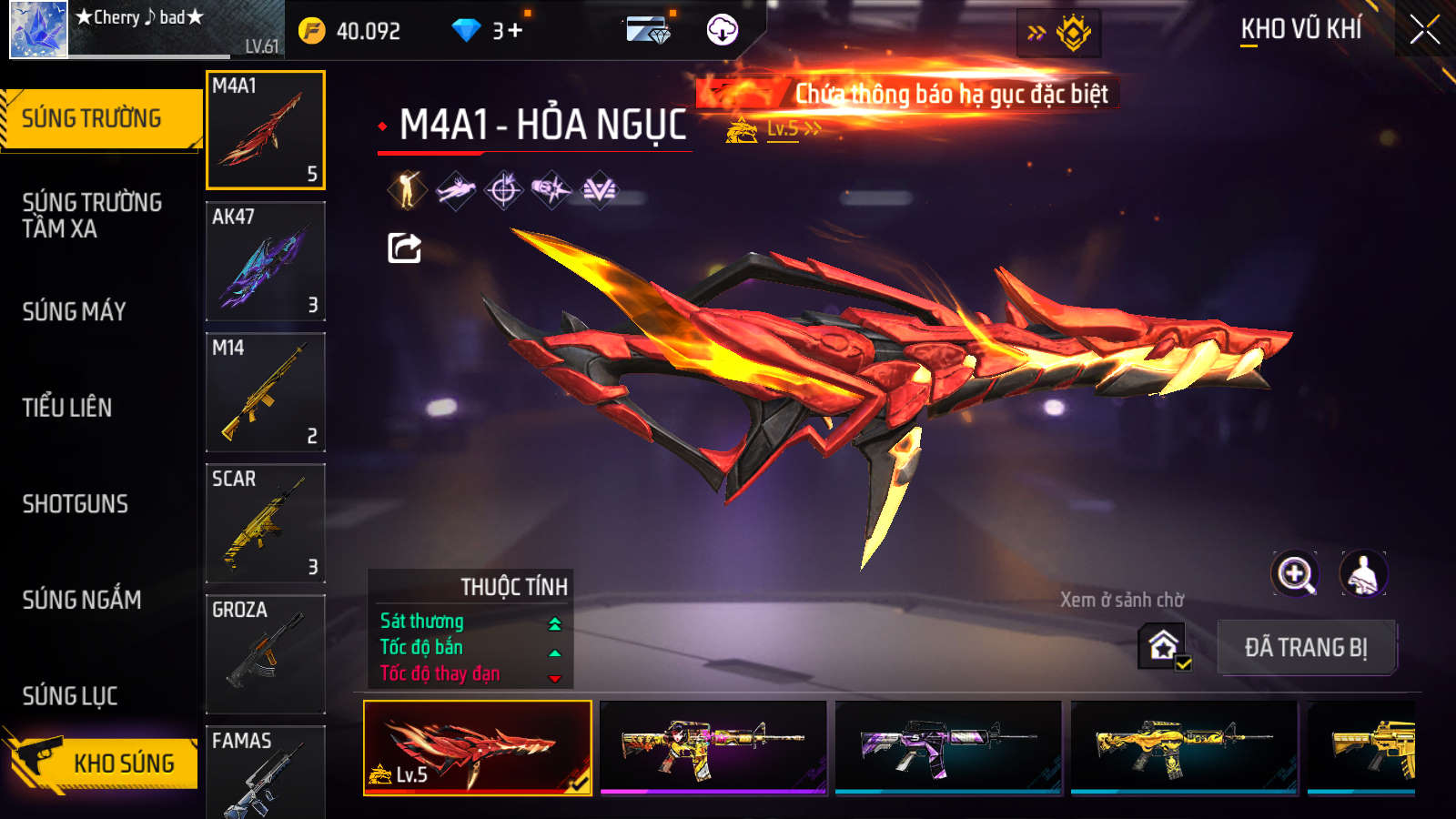Share the M4A1 skin via share icon

pos(404,248)
